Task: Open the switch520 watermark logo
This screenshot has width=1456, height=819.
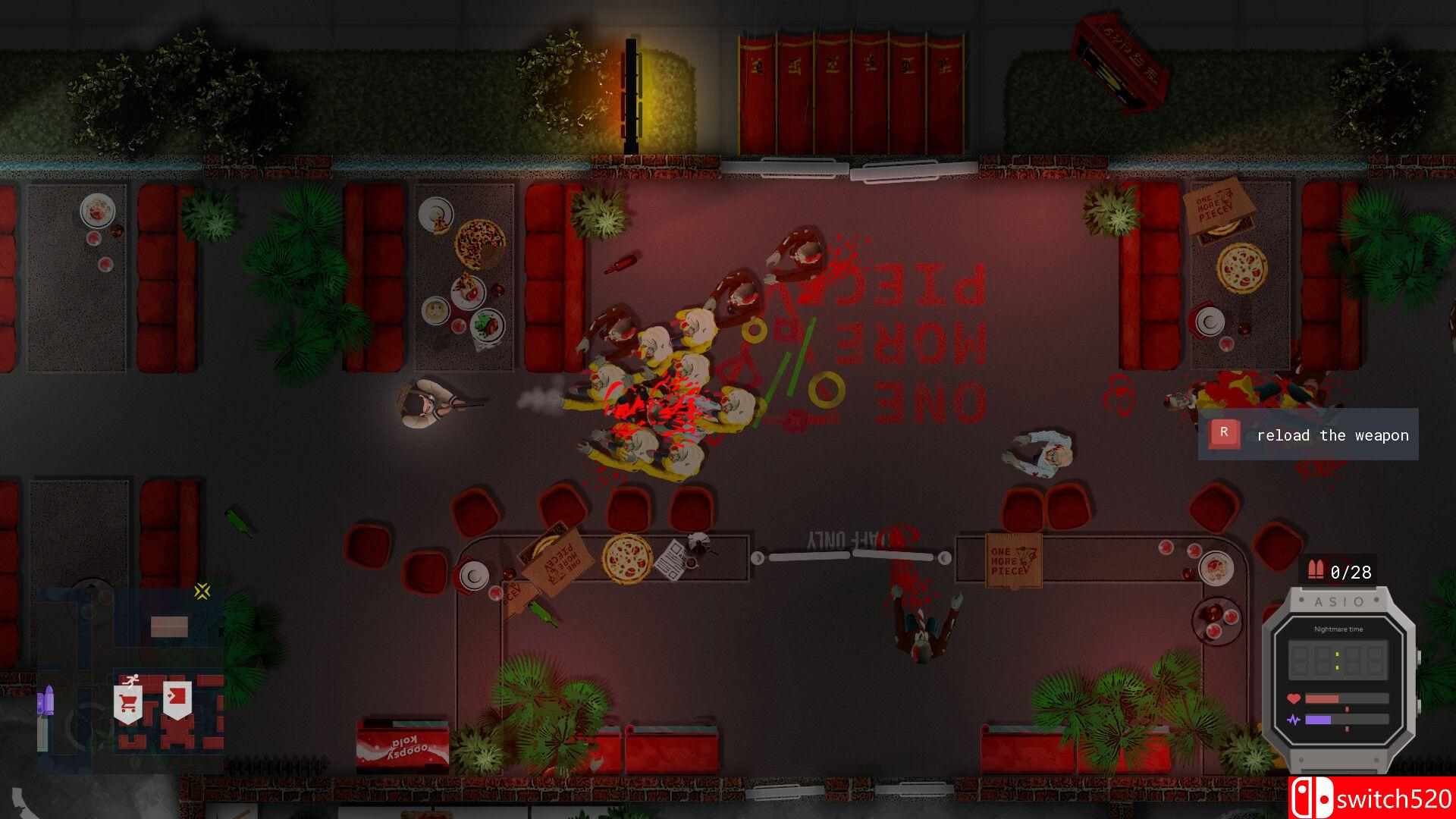Action: (1371, 798)
